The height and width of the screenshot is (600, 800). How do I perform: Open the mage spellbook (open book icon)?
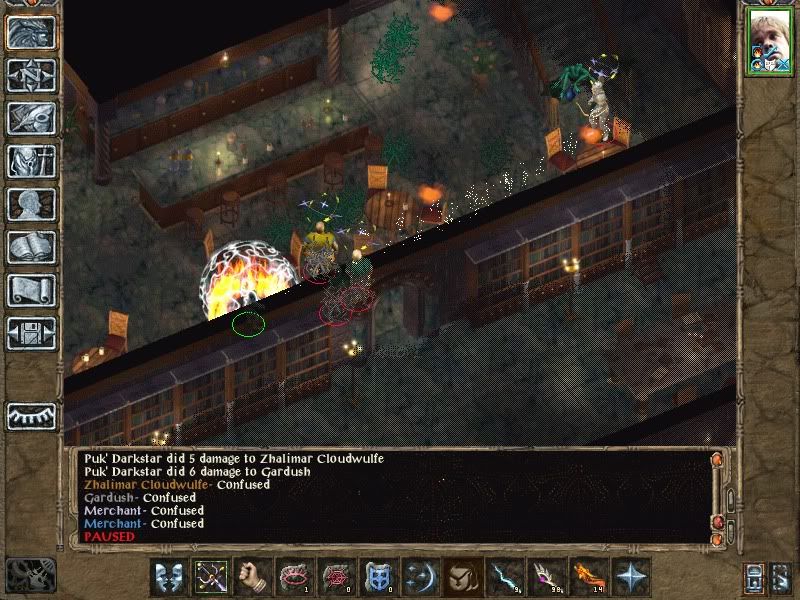tap(31, 247)
